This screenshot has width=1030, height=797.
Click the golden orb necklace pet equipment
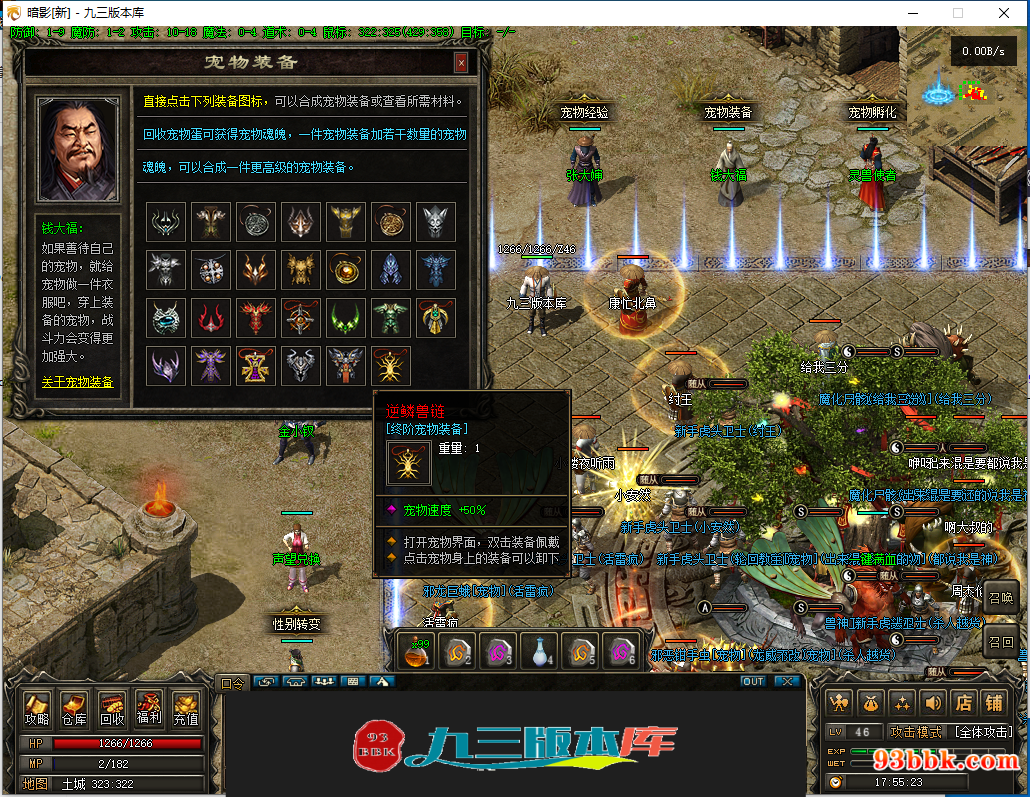pyautogui.click(x=346, y=269)
